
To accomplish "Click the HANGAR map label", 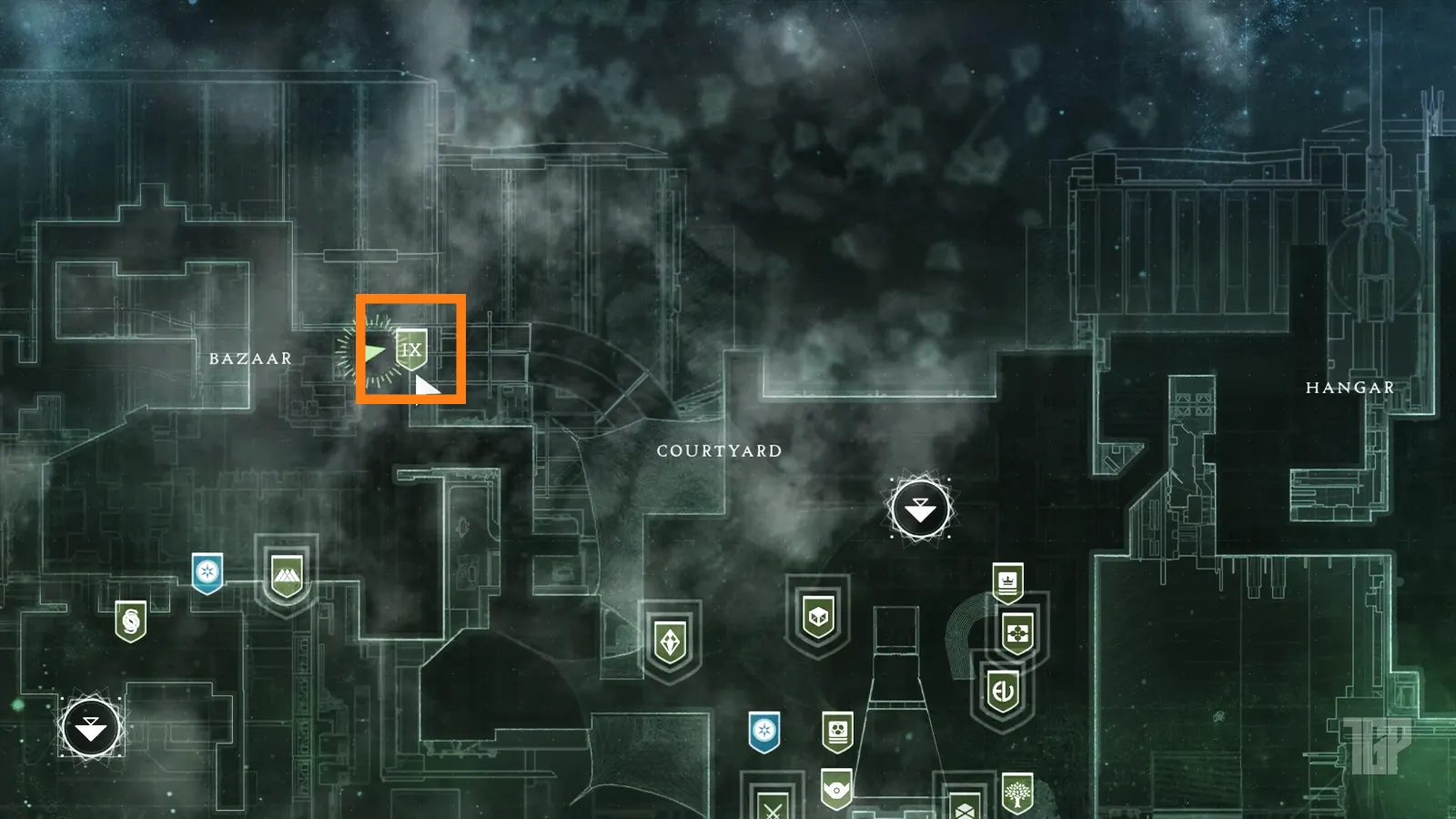I will (x=1350, y=387).
